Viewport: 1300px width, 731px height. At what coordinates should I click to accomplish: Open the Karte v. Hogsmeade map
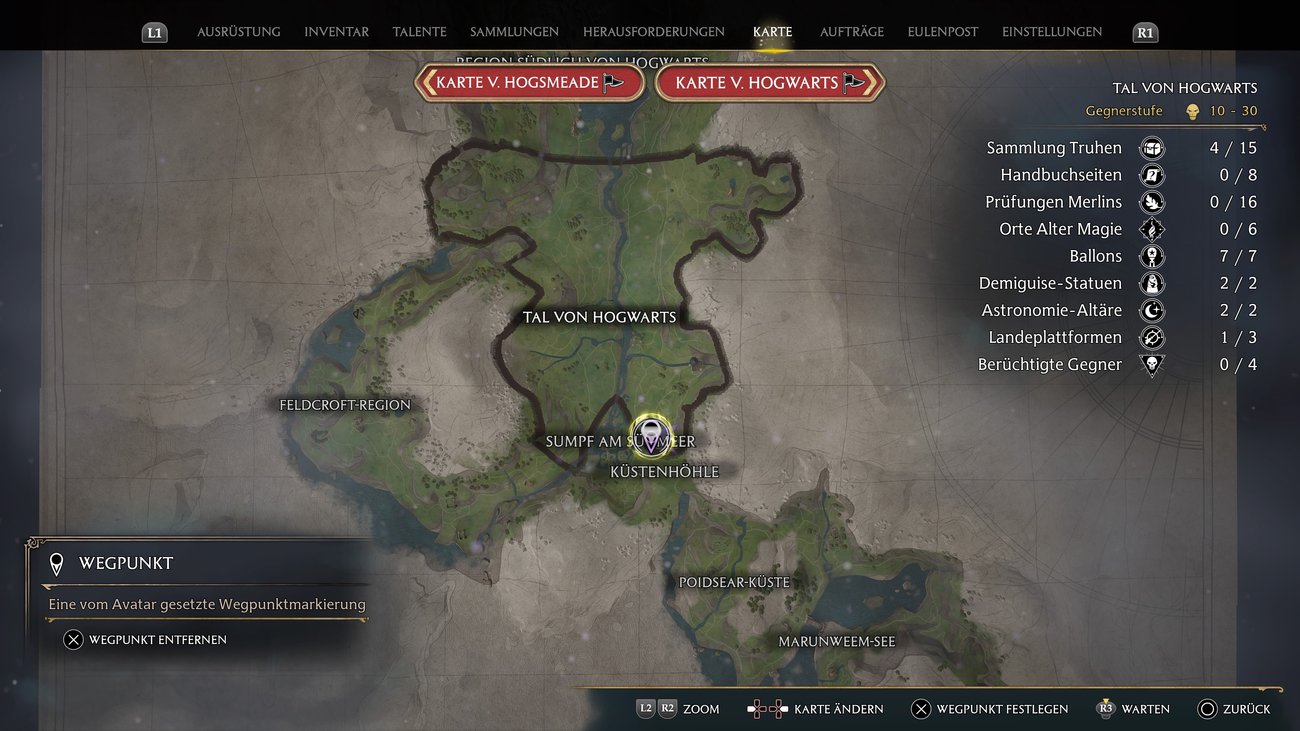point(529,83)
